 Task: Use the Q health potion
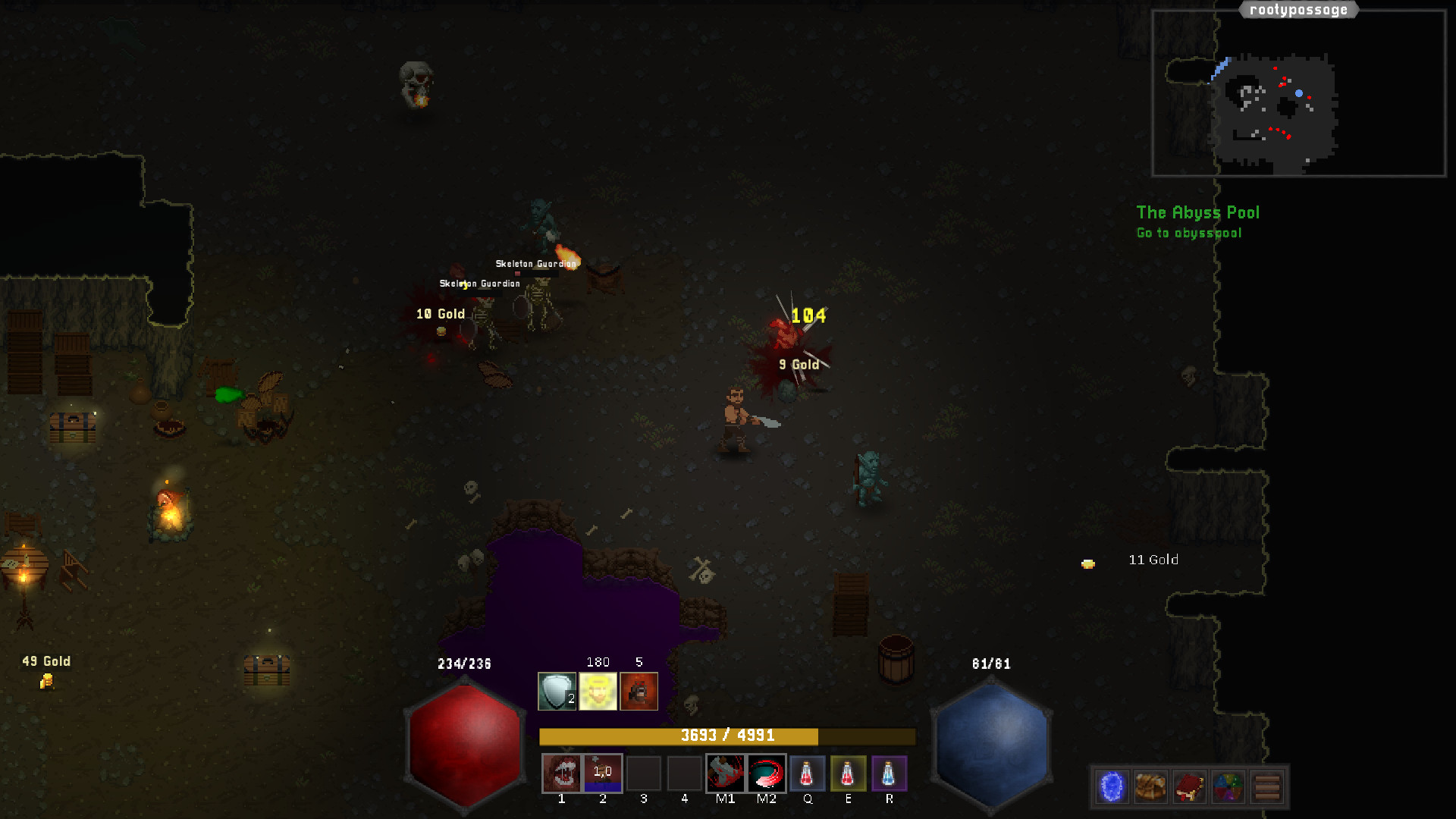click(808, 773)
